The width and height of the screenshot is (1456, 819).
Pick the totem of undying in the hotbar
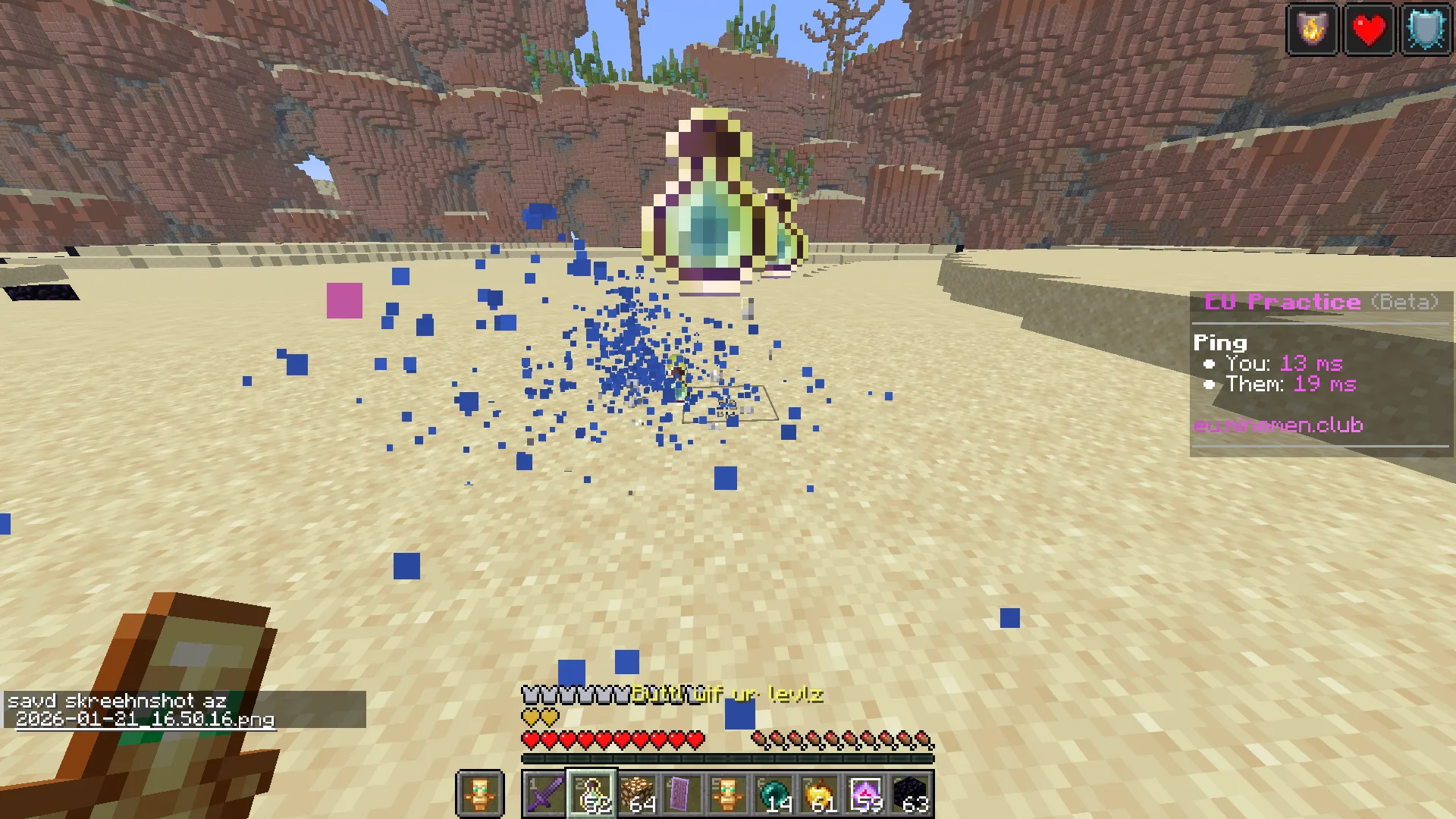click(x=728, y=794)
